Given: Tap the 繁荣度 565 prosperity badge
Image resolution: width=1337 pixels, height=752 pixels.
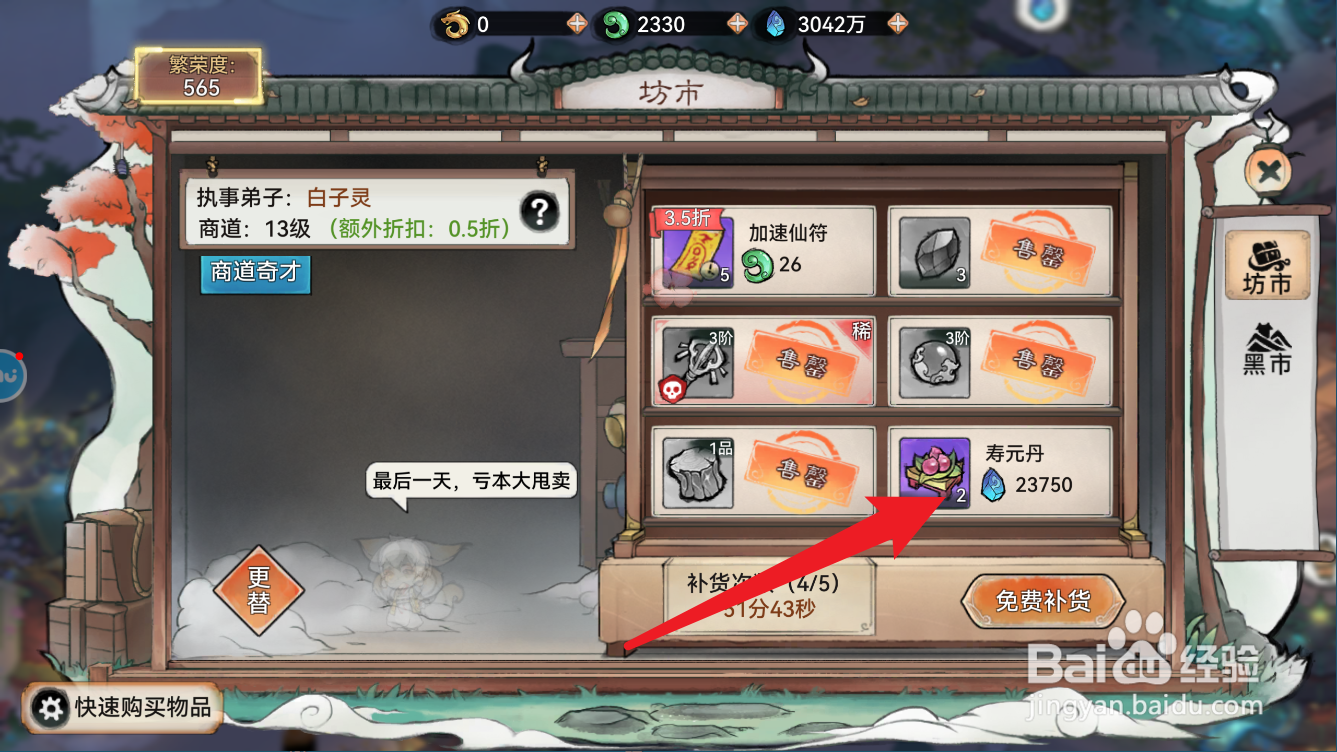Looking at the screenshot, I should [200, 75].
